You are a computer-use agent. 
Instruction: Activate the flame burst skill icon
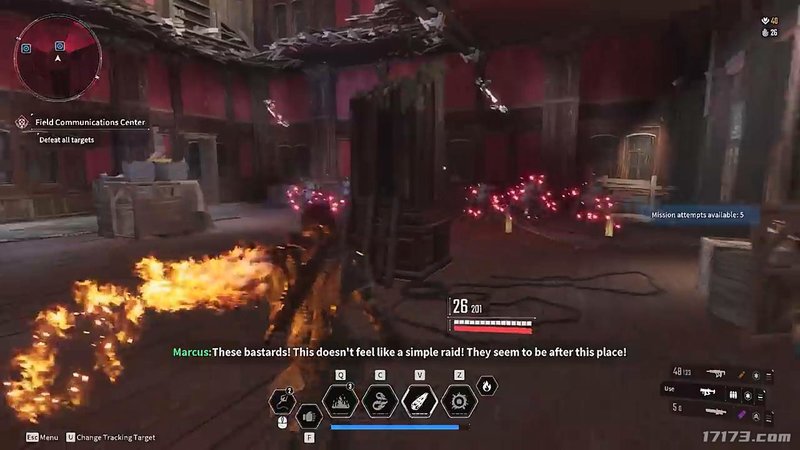click(342, 402)
